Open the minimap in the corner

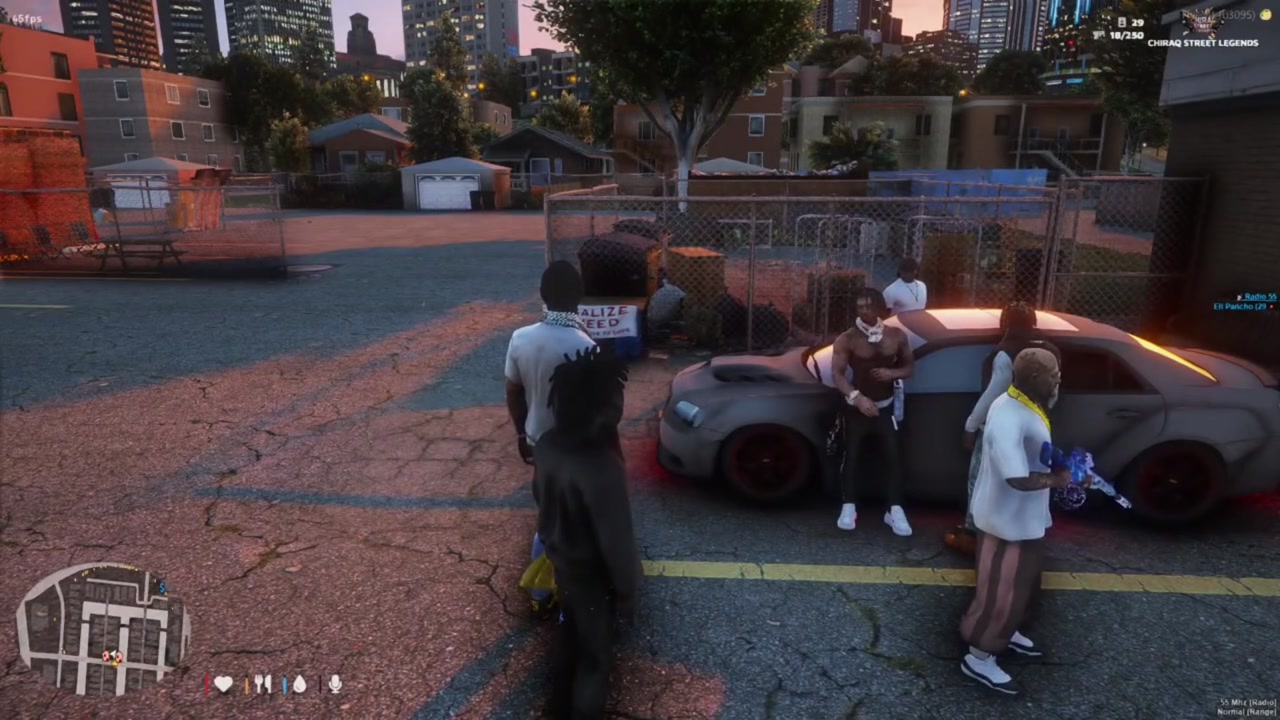[102, 630]
